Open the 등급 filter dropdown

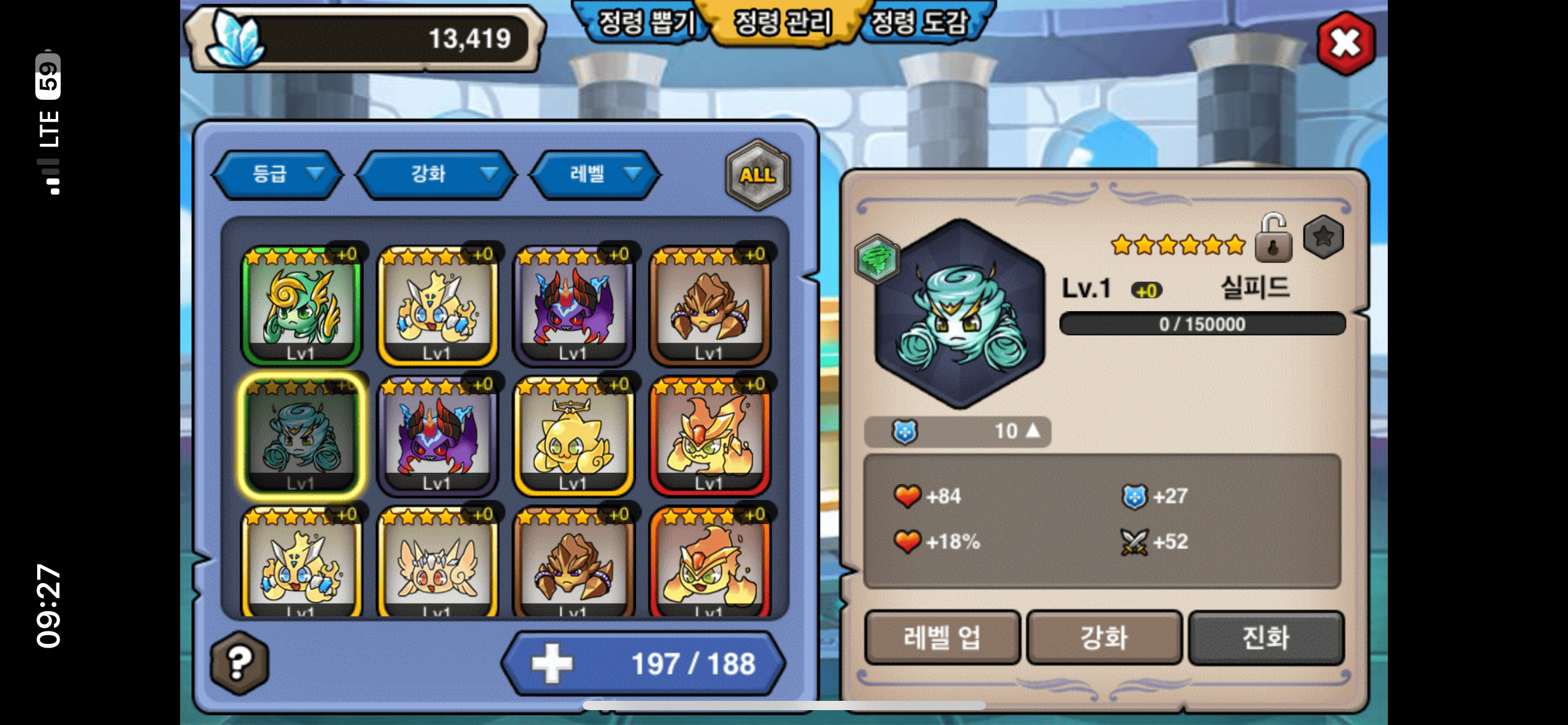pos(277,174)
